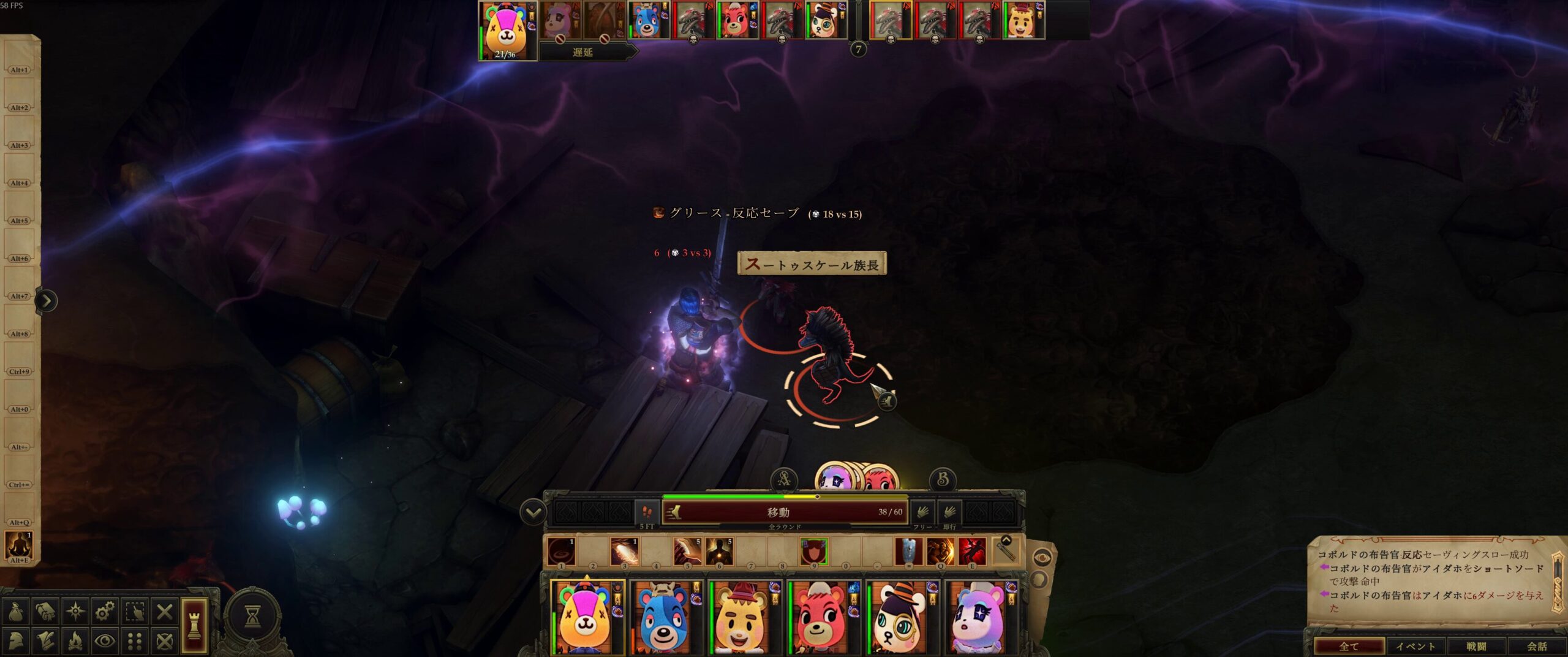The height and width of the screenshot is (657, 1568).
Task: Click the hourglass end turn button
Action: tap(252, 618)
